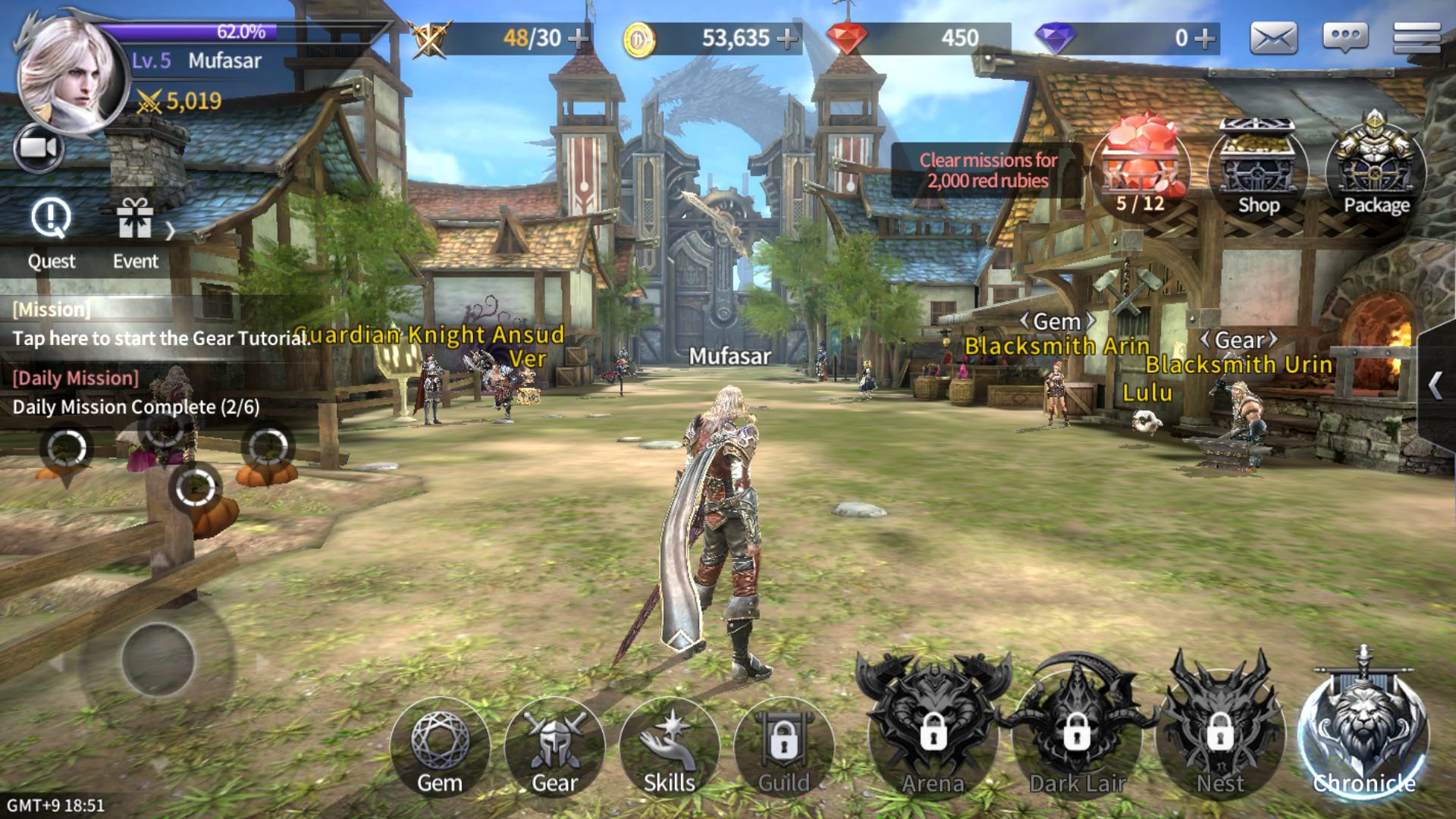Open the hamburger main menu

pos(1416,38)
